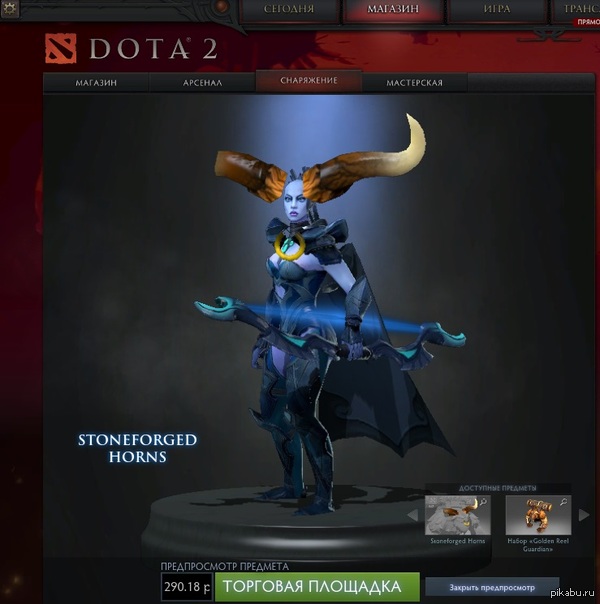The height and width of the screenshot is (604, 600).
Task: Close the preview with Закрыть предпросмотр
Action: [x=492, y=587]
